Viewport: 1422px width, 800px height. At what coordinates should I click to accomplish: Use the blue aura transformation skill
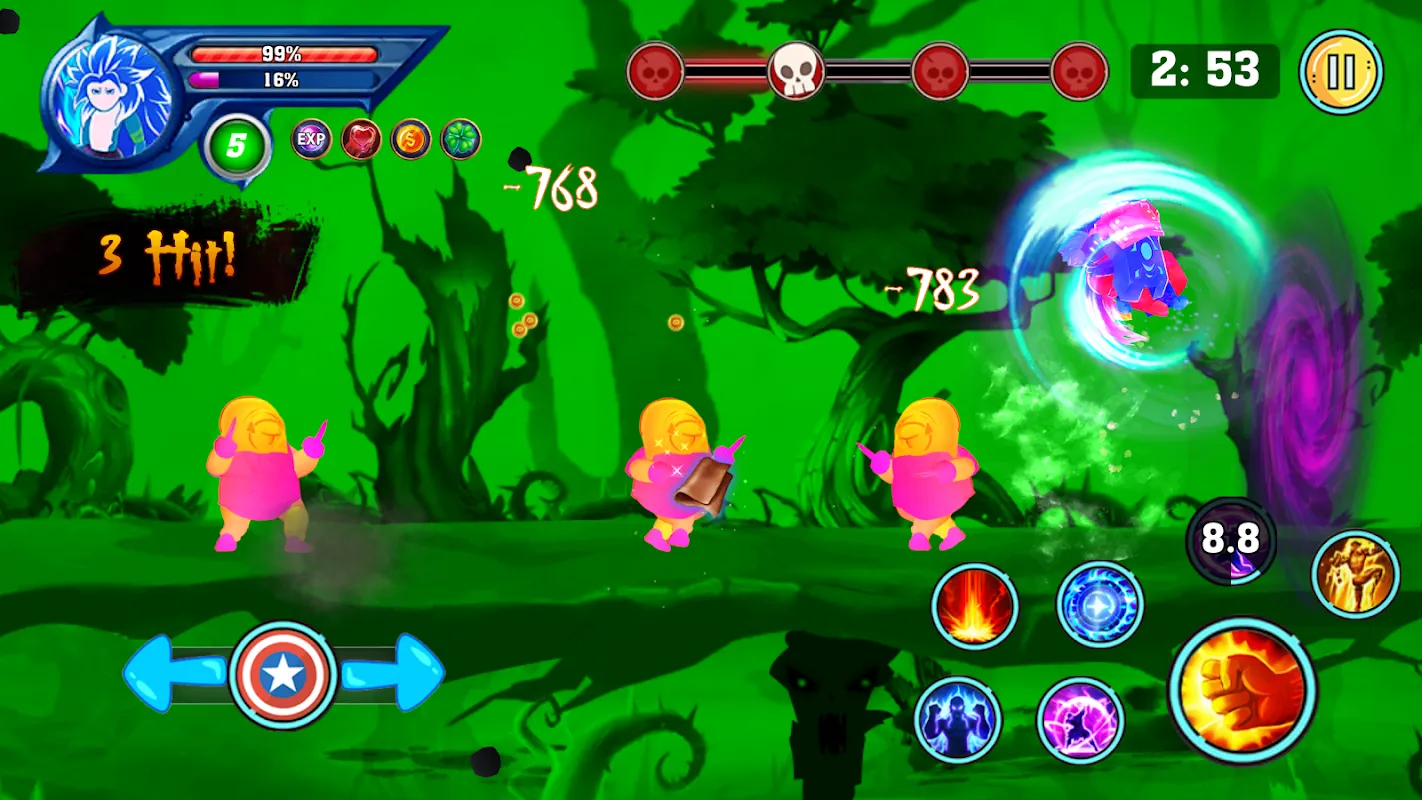click(x=957, y=720)
